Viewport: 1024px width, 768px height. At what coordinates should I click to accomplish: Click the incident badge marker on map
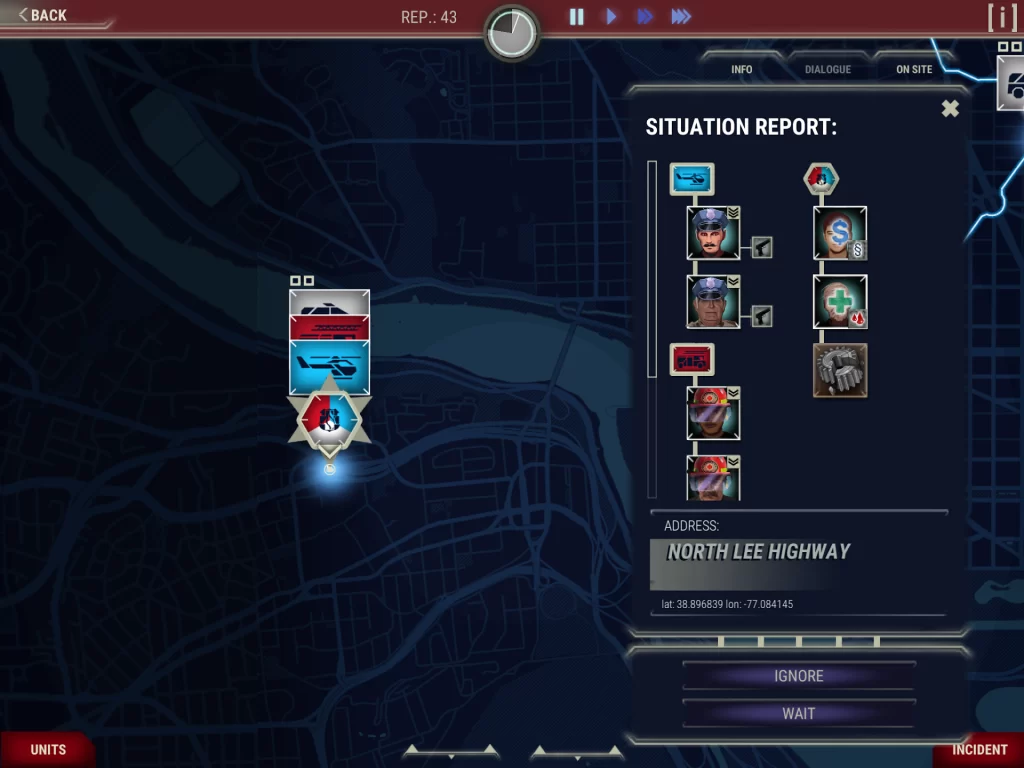click(x=329, y=418)
